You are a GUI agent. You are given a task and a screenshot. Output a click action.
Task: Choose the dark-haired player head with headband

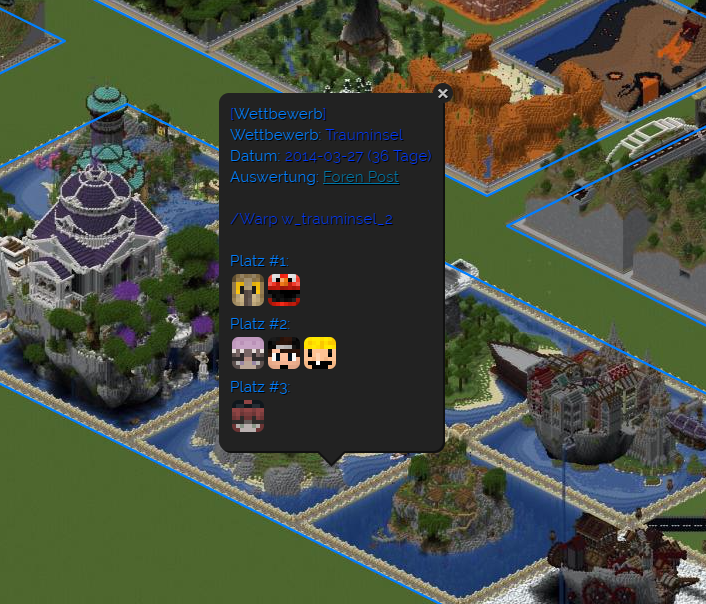coord(284,353)
